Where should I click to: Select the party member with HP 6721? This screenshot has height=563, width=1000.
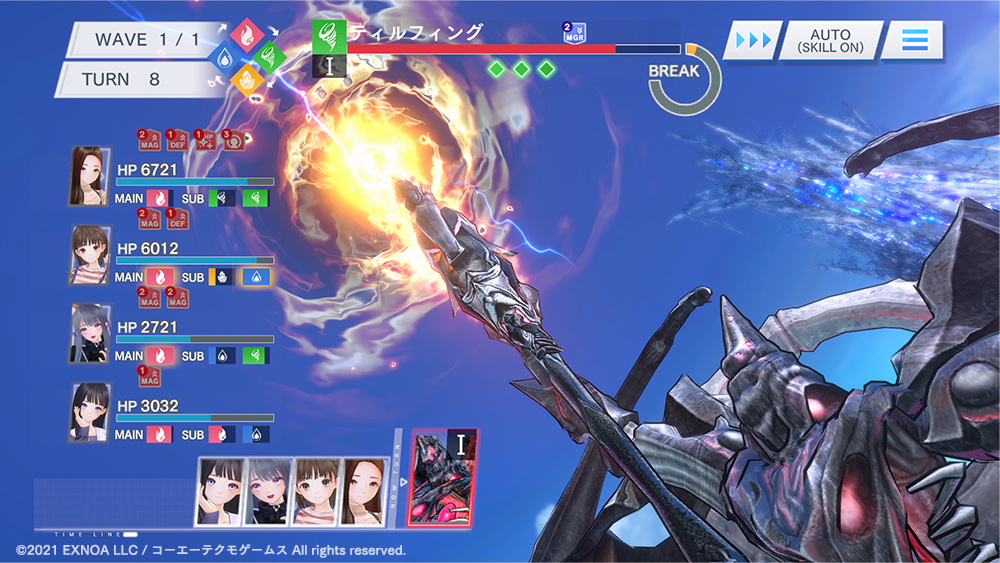89,177
